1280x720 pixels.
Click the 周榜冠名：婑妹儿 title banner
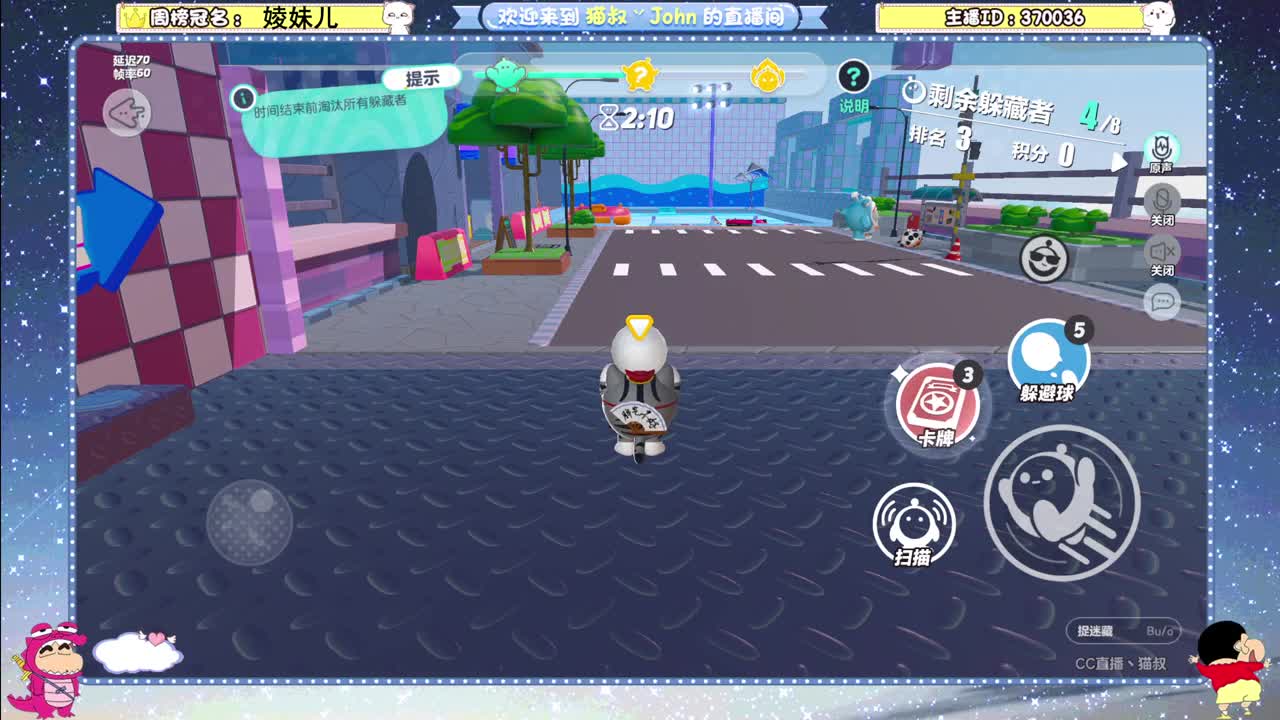coord(250,15)
